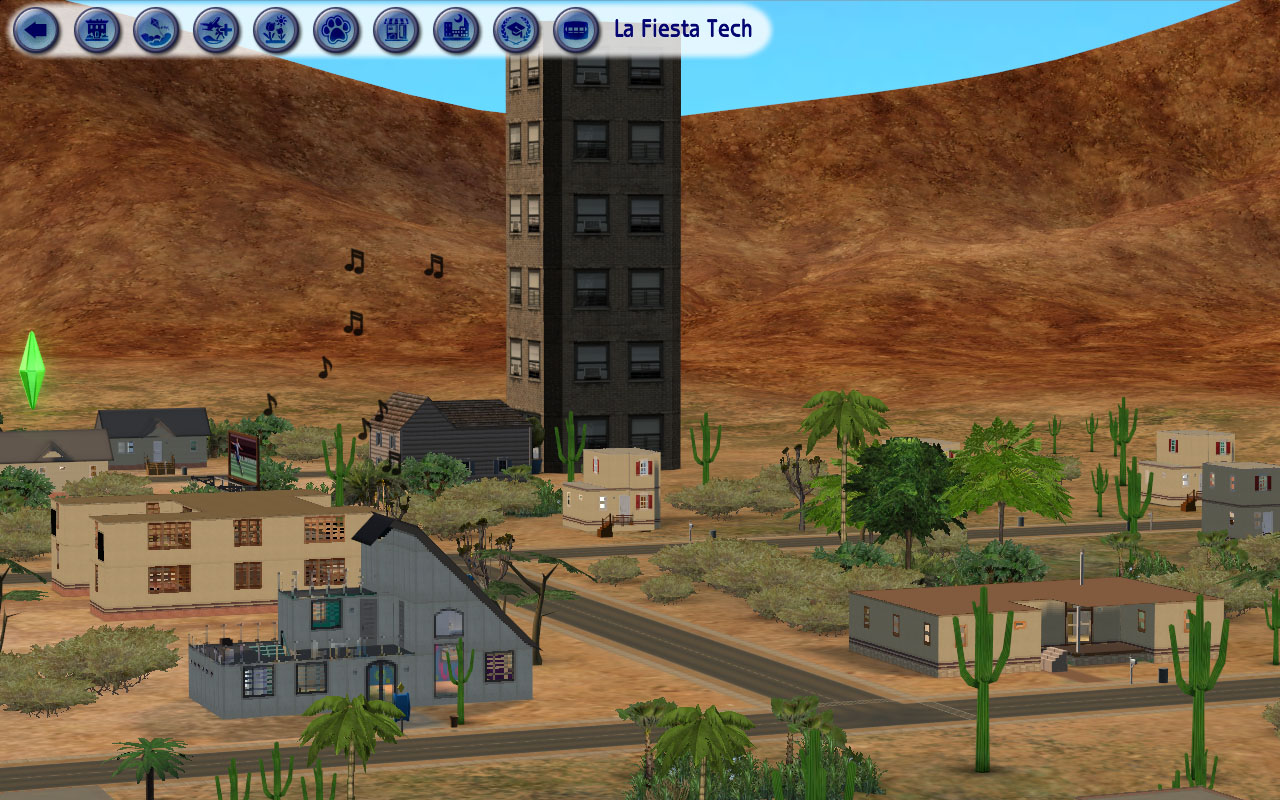Screen dimensions: 1280x800
Task: Open the graduation cap university icon
Action: [x=517, y=30]
